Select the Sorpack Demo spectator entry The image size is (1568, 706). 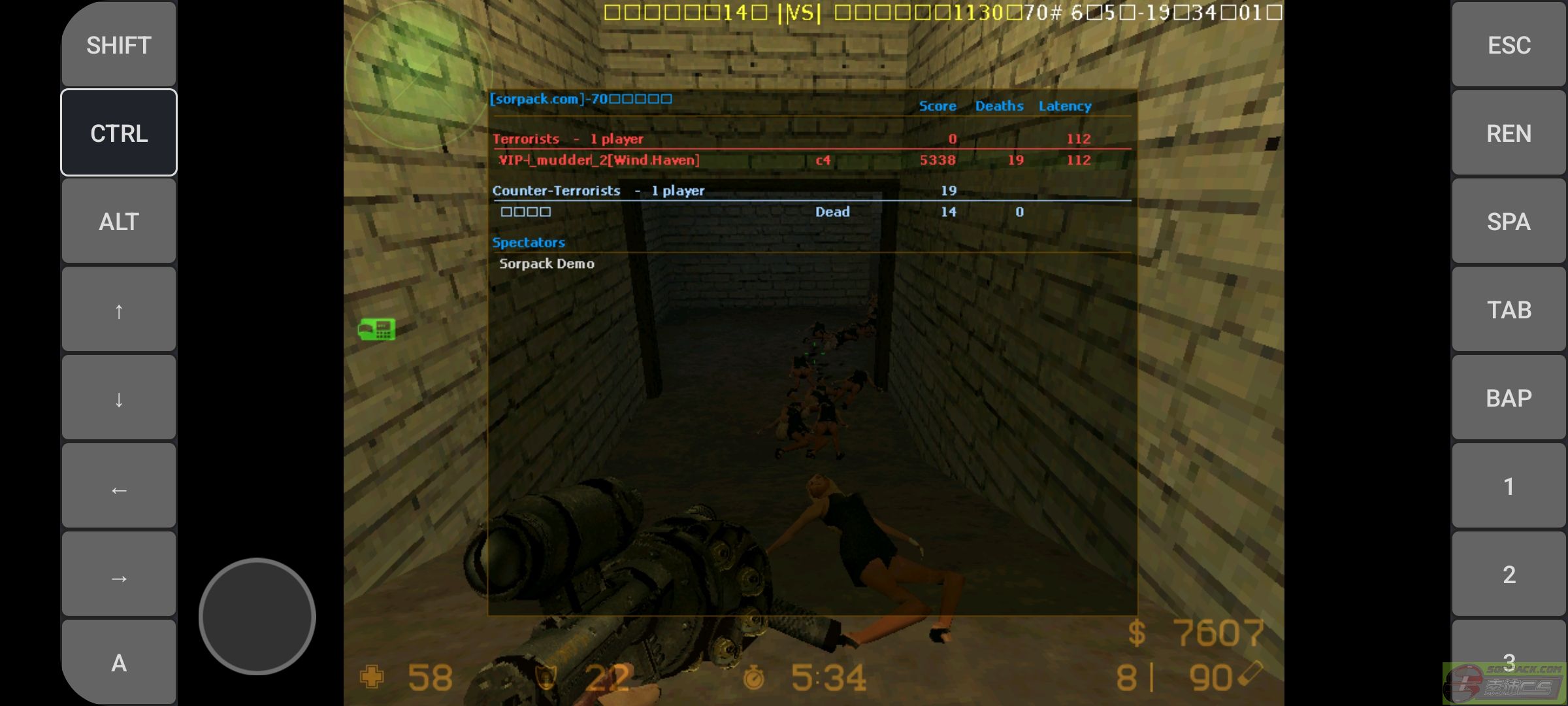click(547, 263)
